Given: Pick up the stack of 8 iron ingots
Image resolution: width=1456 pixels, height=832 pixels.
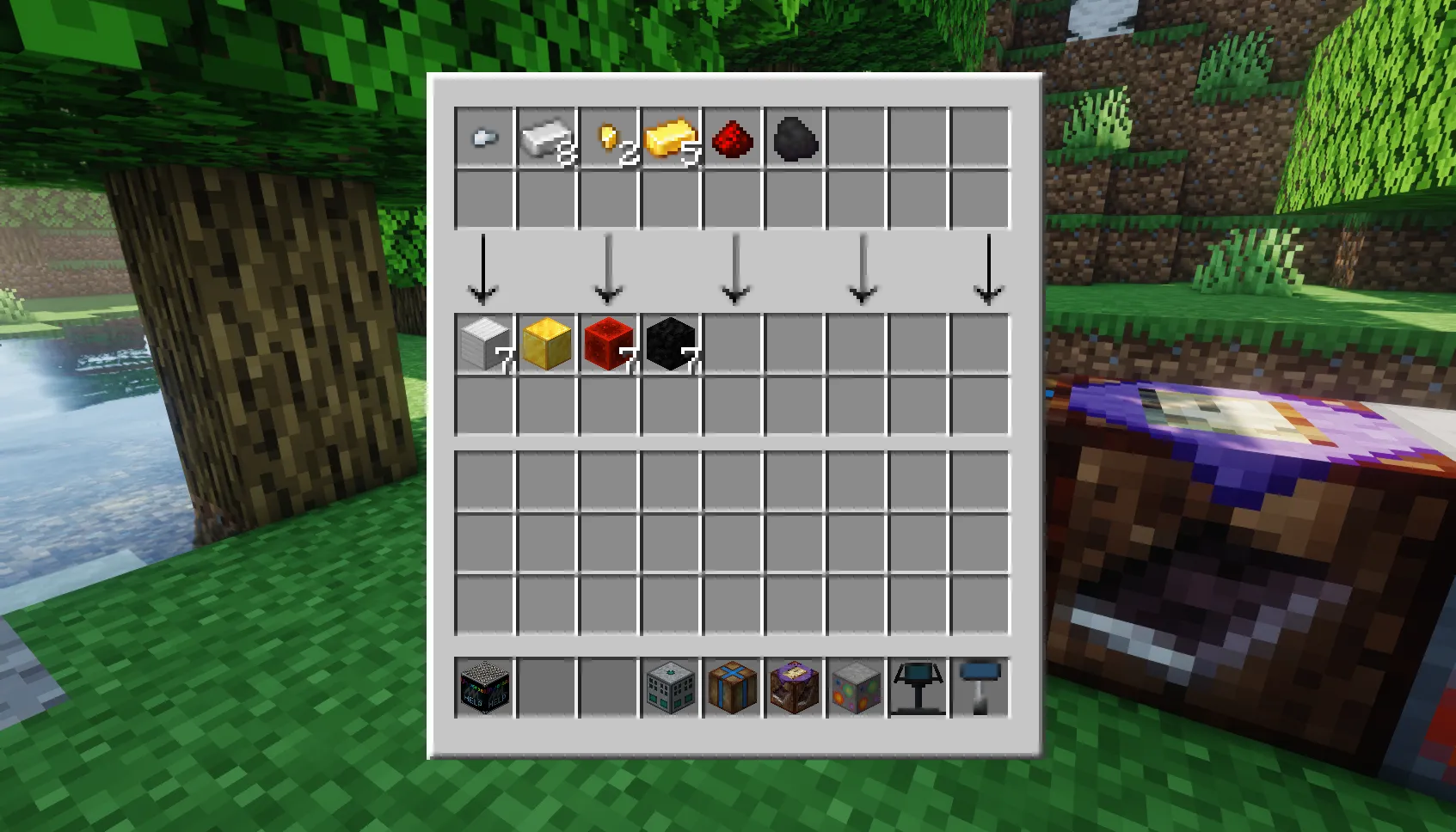Looking at the screenshot, I should (x=546, y=138).
